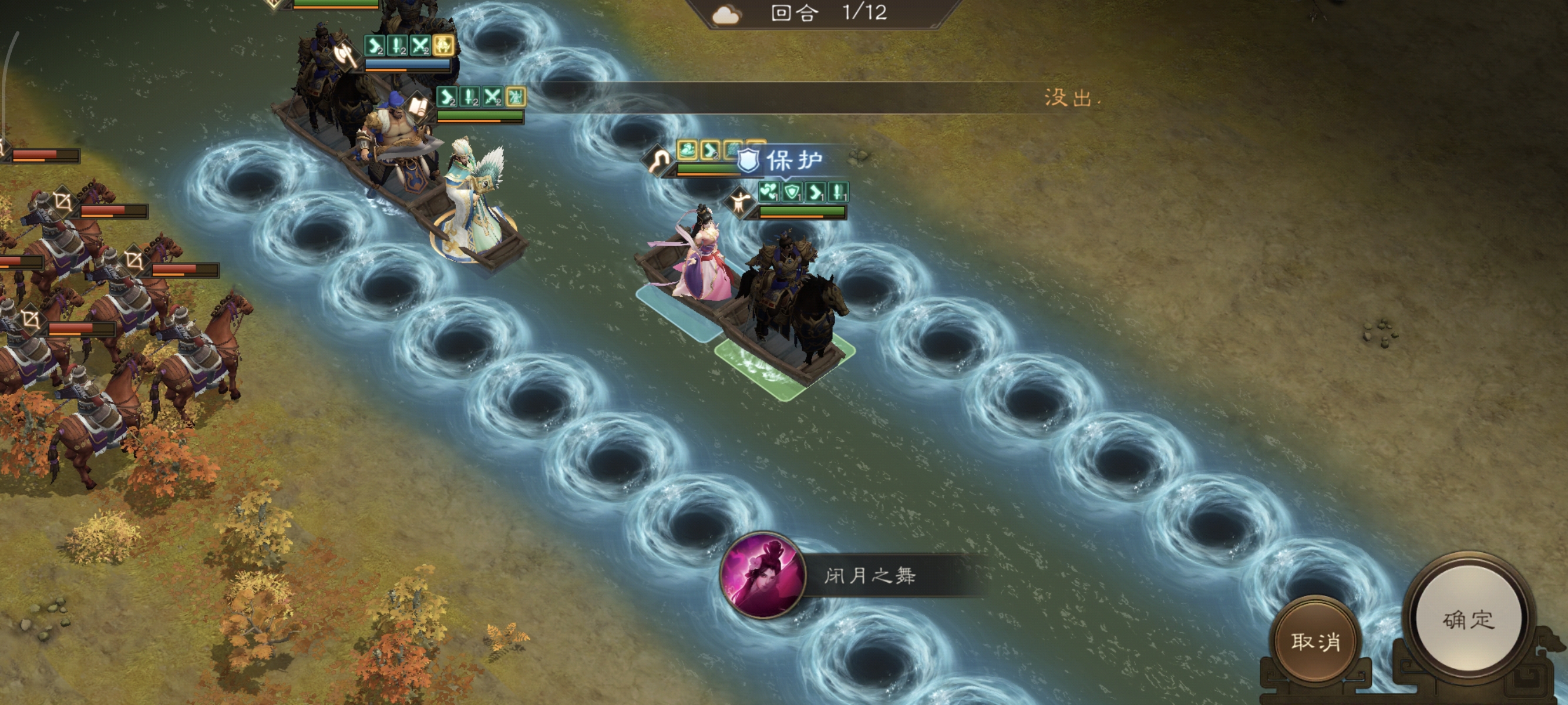Click the golden headdress icon on the armored rider

pos(444,46)
